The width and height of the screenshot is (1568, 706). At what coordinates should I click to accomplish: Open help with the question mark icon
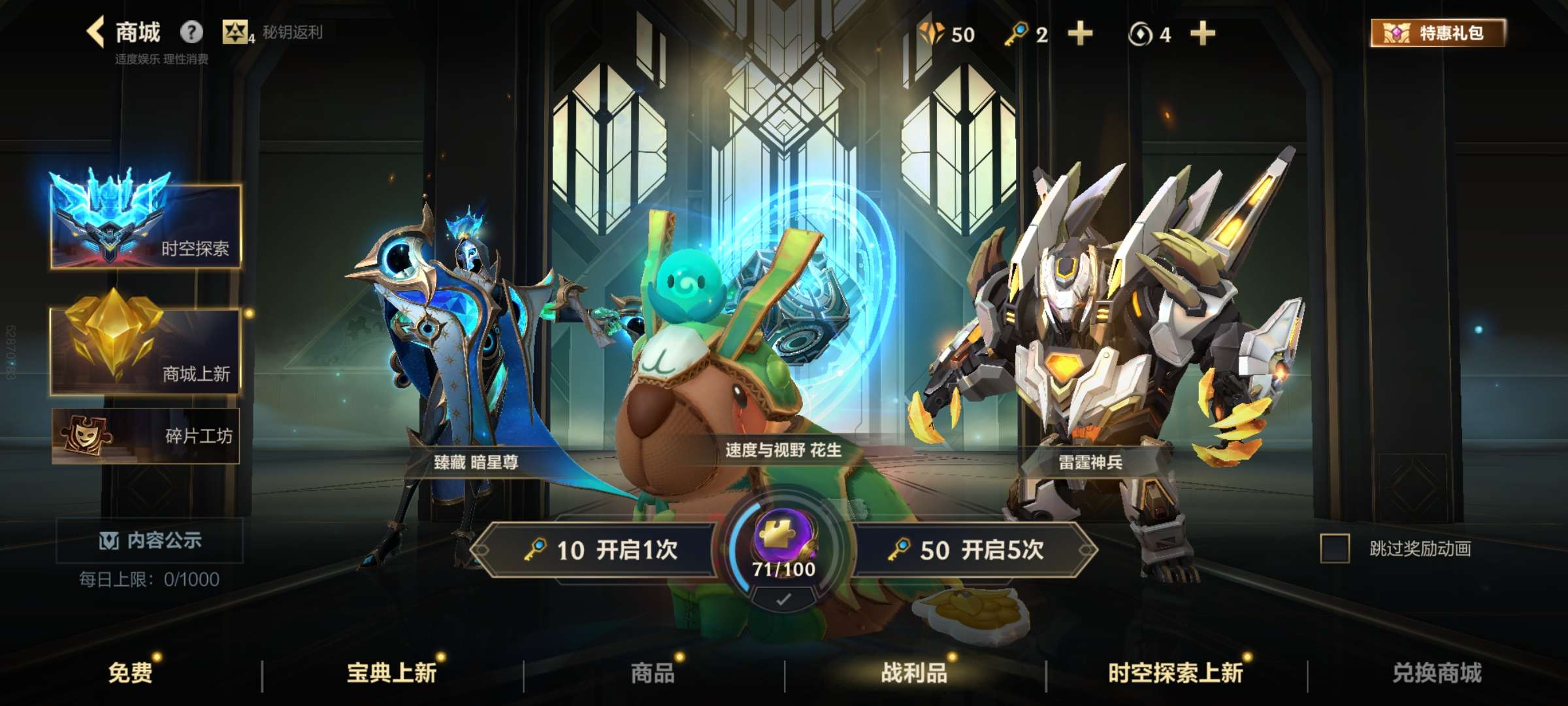tap(190, 31)
